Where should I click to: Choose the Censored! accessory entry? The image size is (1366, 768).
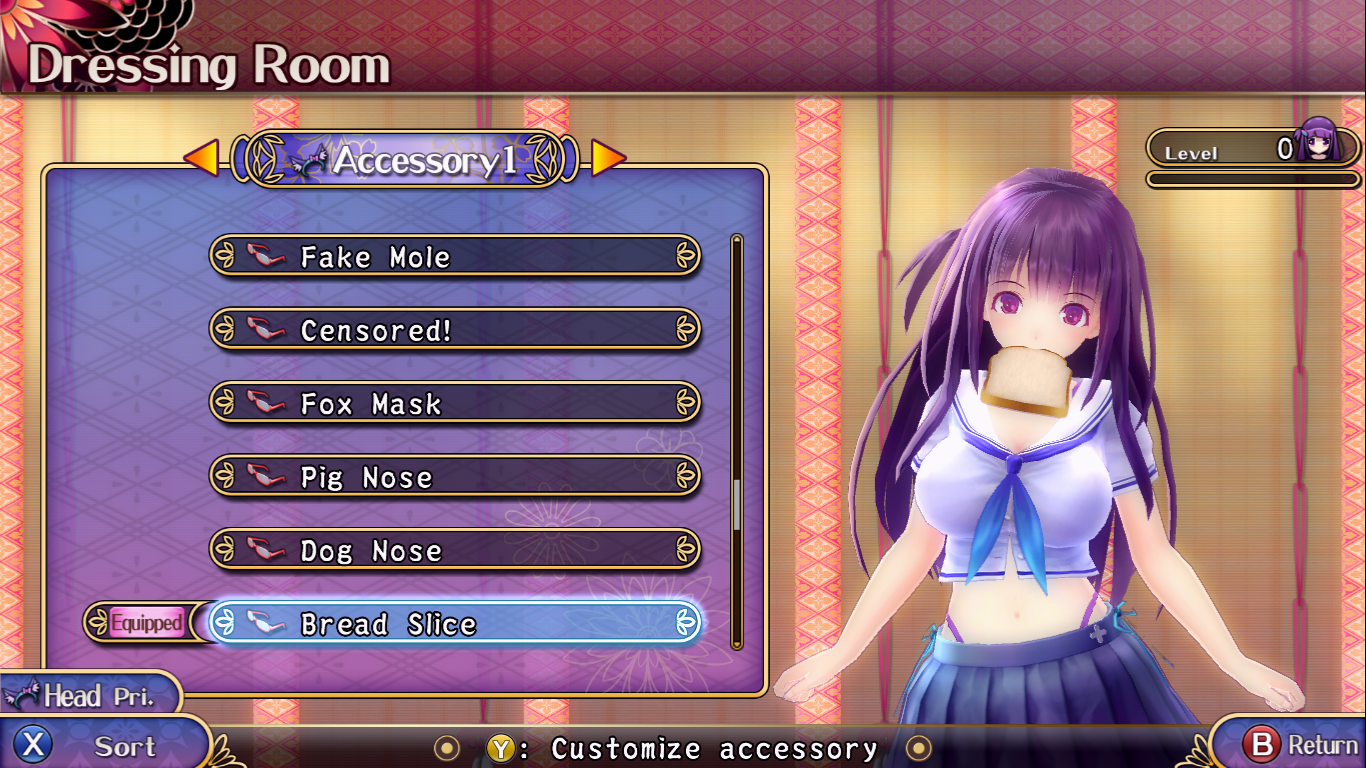tap(455, 330)
